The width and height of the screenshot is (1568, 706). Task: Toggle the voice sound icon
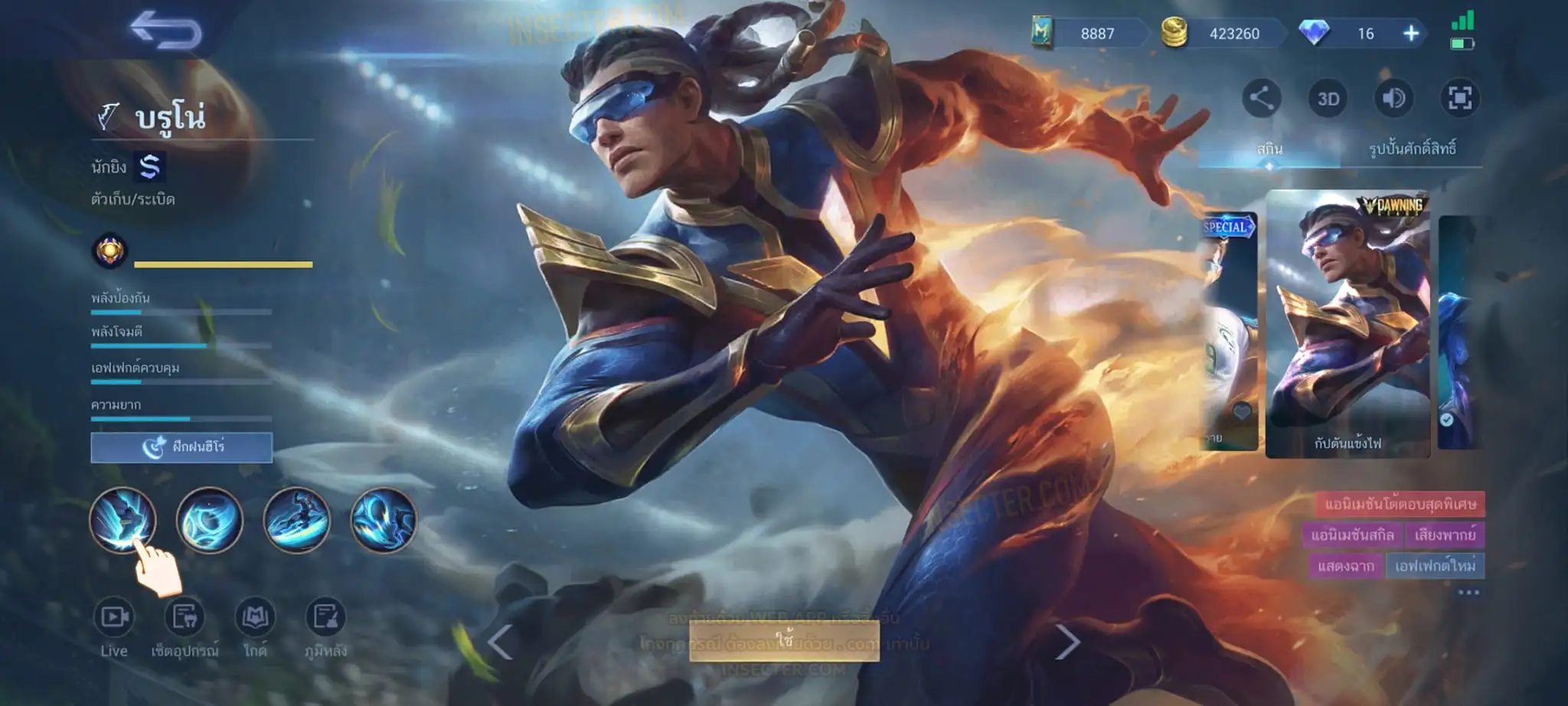click(1393, 98)
